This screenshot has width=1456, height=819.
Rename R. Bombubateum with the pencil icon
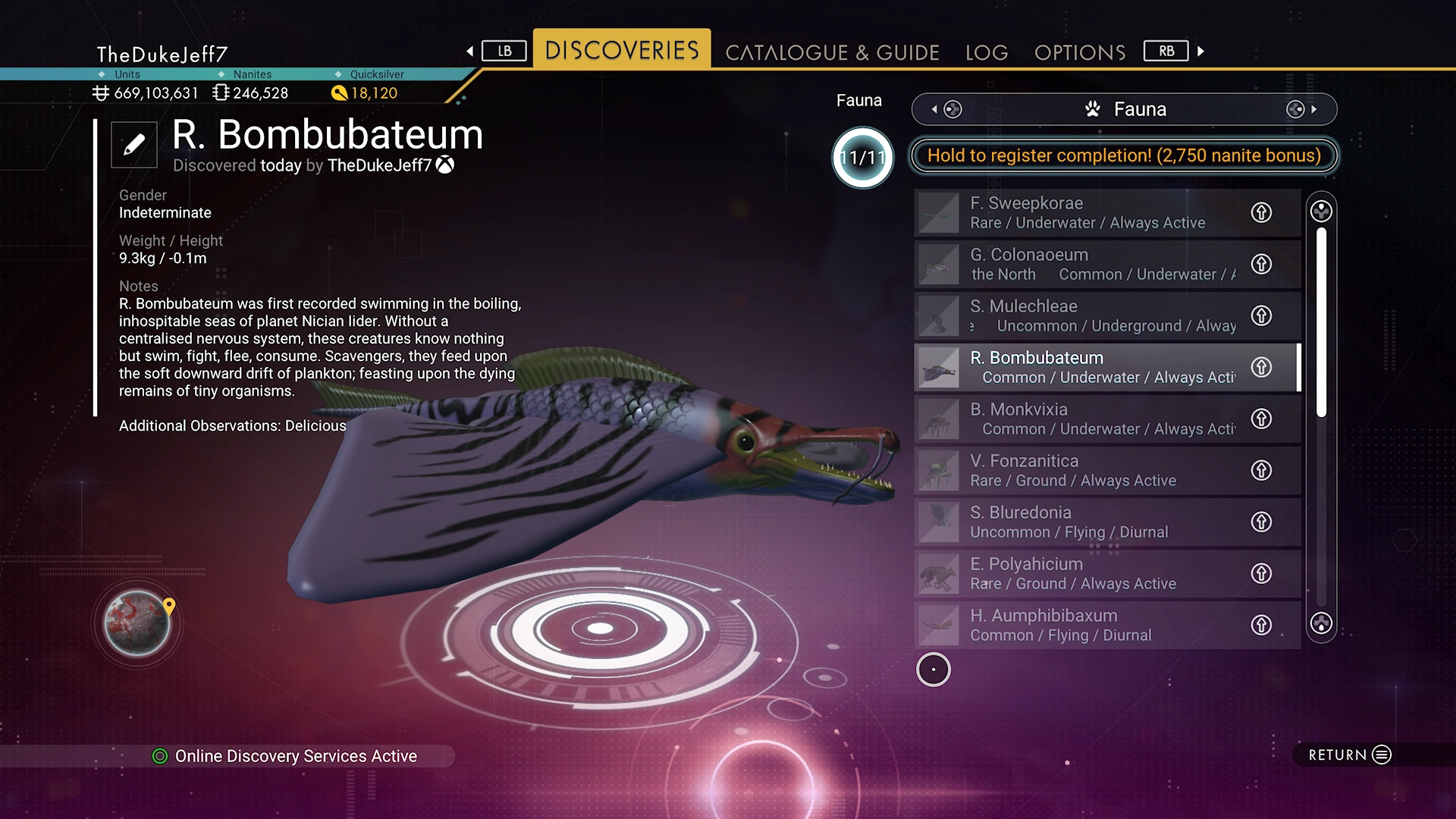(x=134, y=144)
